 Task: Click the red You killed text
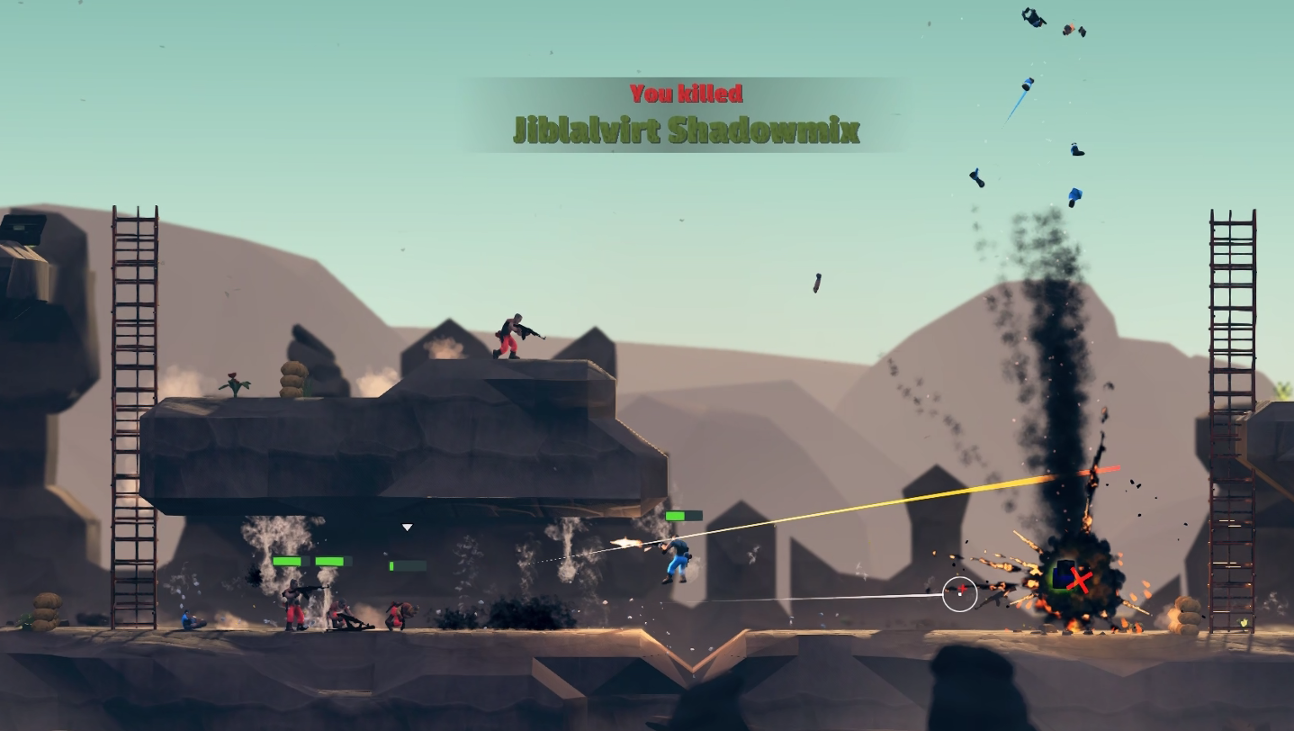(686, 93)
